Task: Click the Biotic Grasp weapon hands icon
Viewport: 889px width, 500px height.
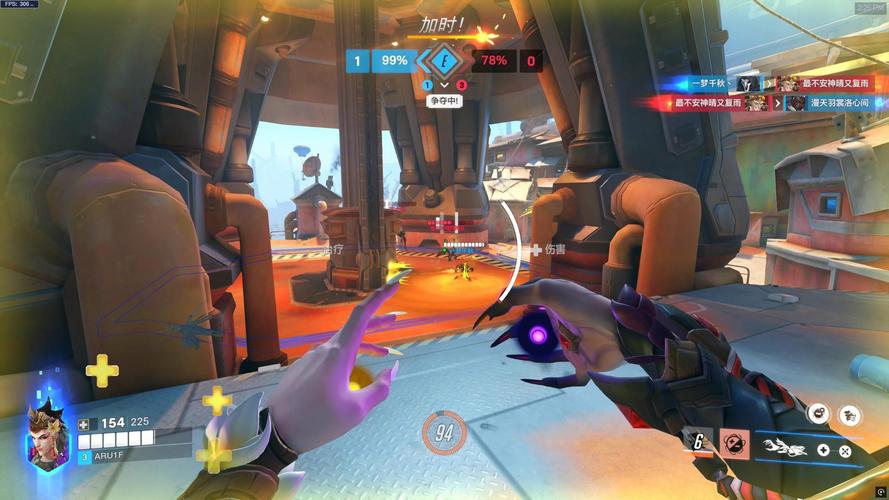Action: pyautogui.click(x=784, y=445)
